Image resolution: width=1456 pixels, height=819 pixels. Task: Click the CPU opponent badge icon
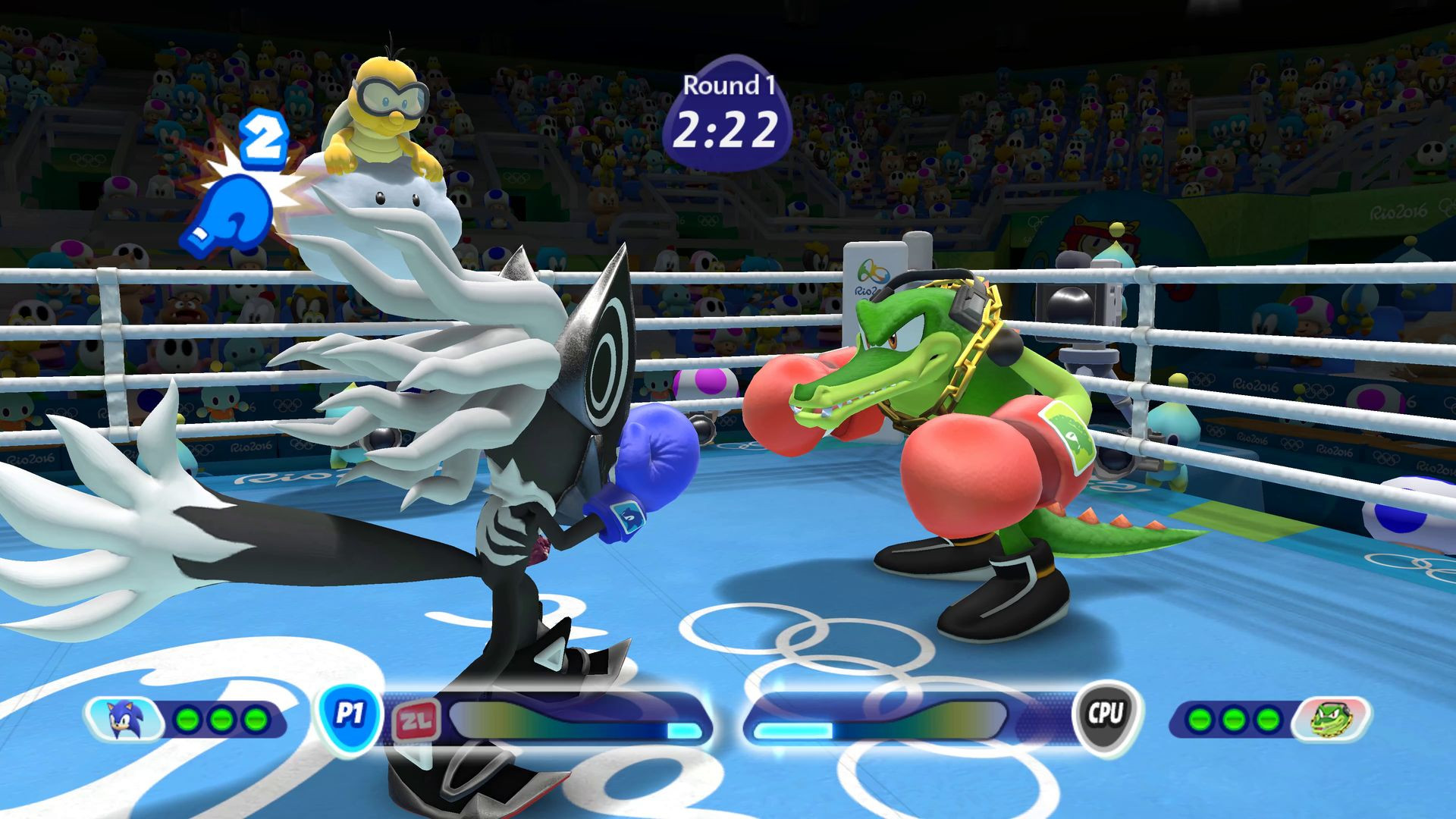[1106, 719]
